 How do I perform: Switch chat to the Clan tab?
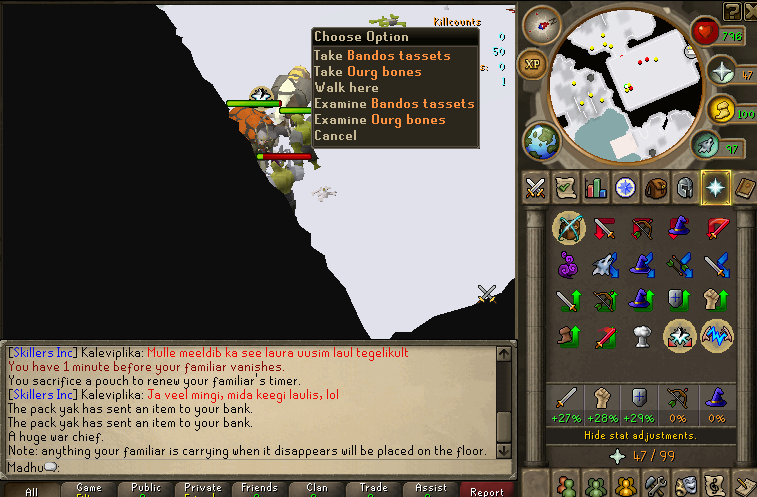[x=317, y=489]
